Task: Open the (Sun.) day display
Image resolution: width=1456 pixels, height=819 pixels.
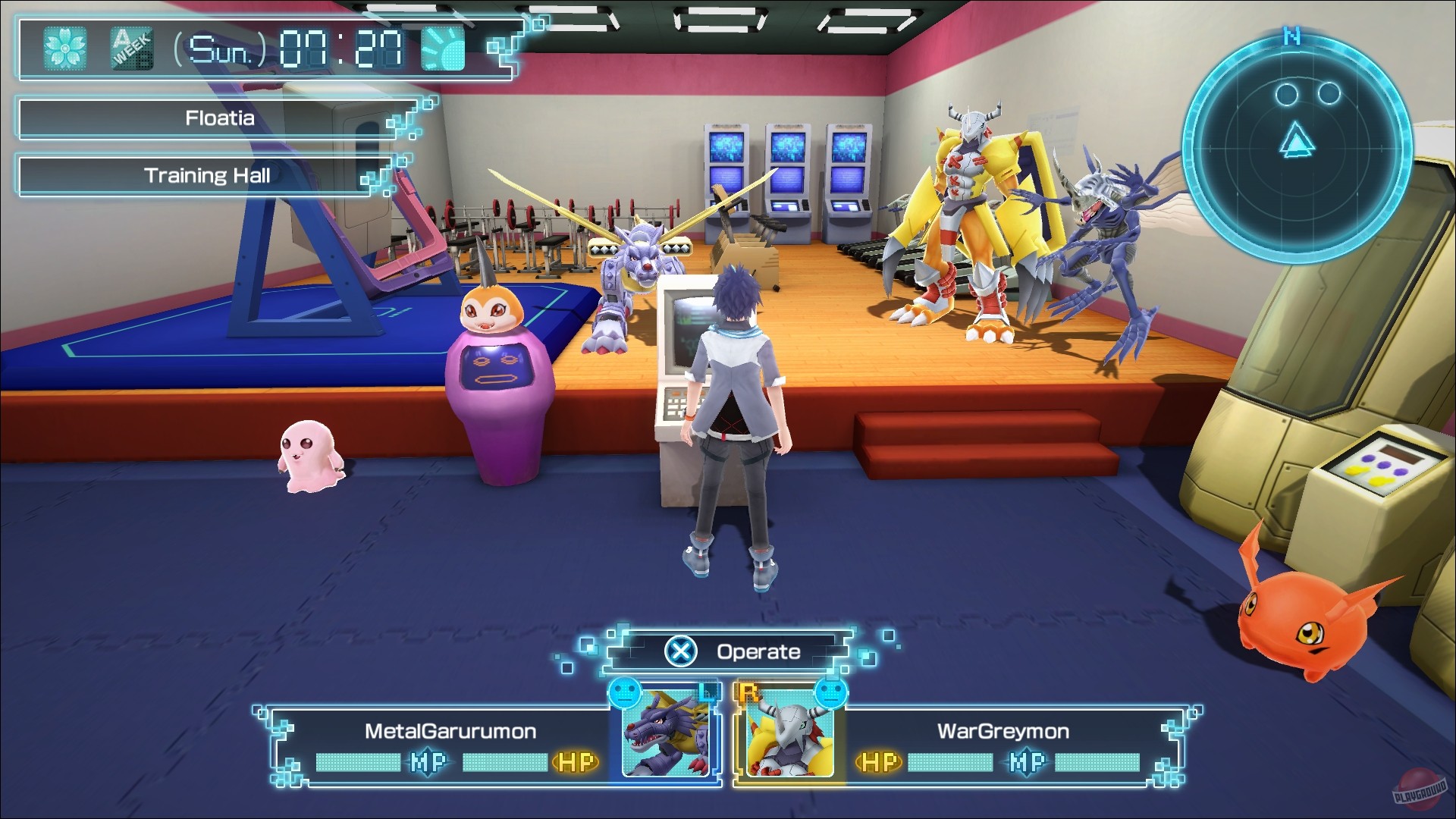Action: 218,48
